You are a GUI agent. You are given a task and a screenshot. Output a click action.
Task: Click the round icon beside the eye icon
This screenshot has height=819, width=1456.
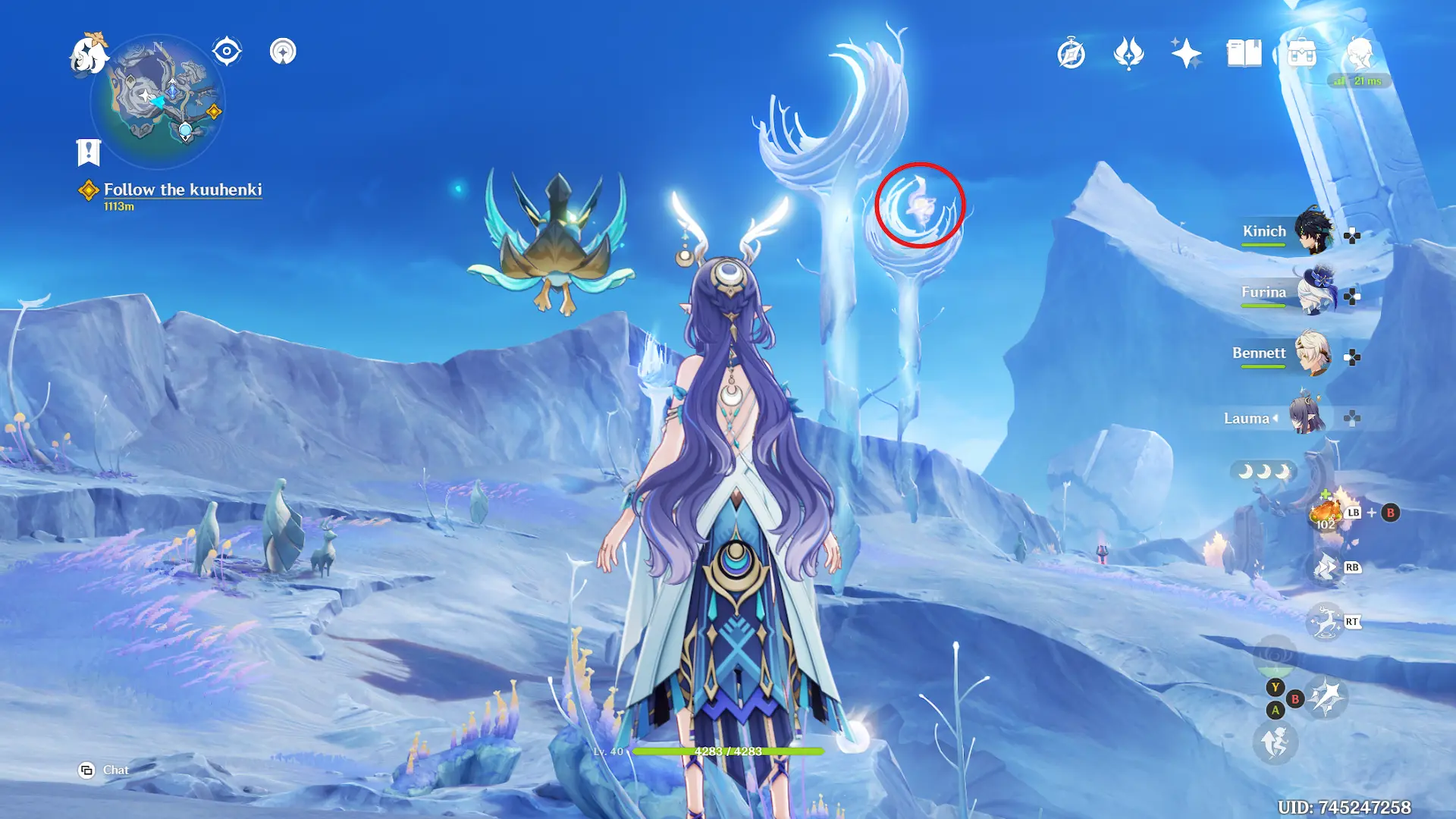283,52
